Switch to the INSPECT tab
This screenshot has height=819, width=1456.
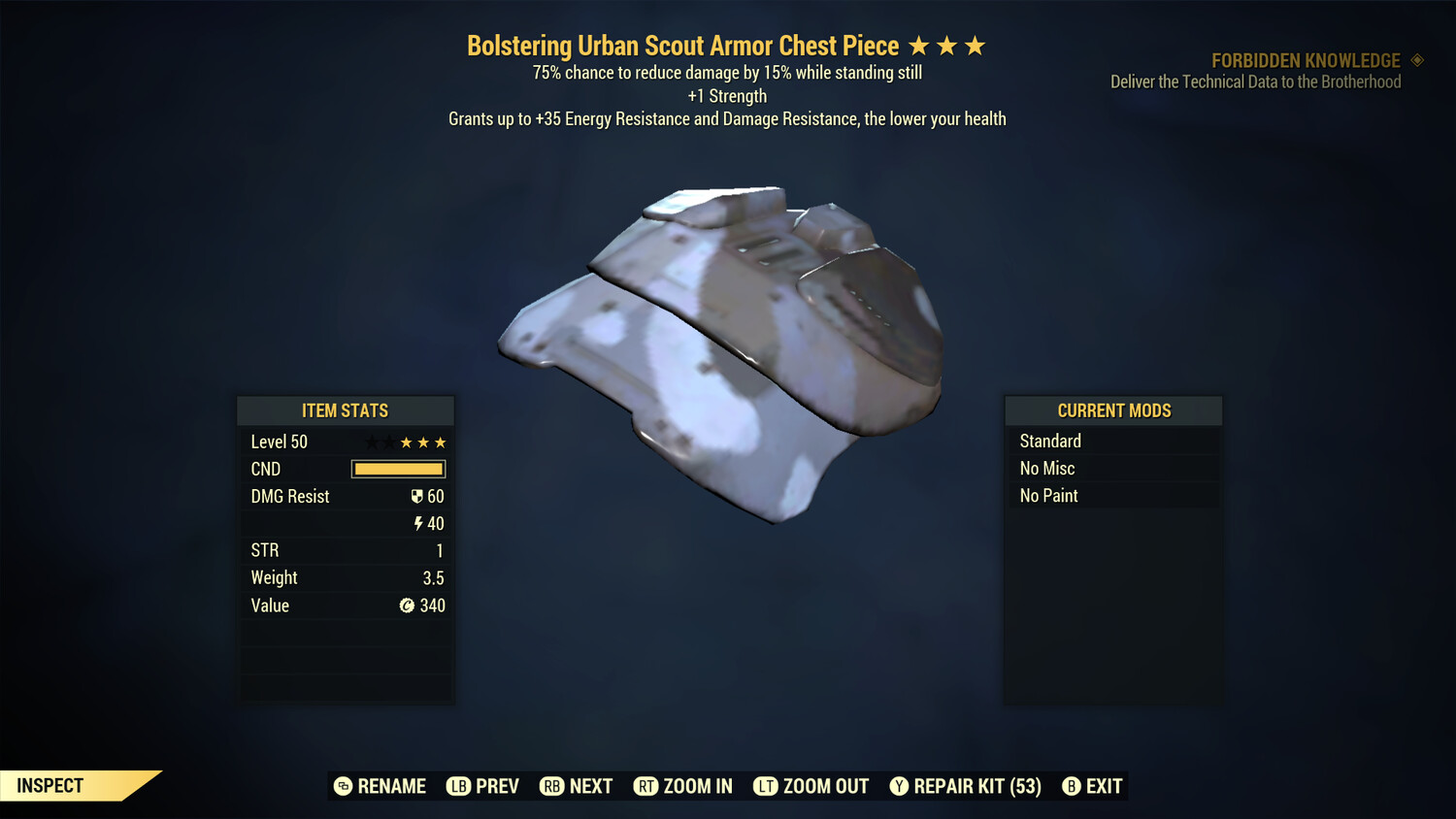point(50,785)
